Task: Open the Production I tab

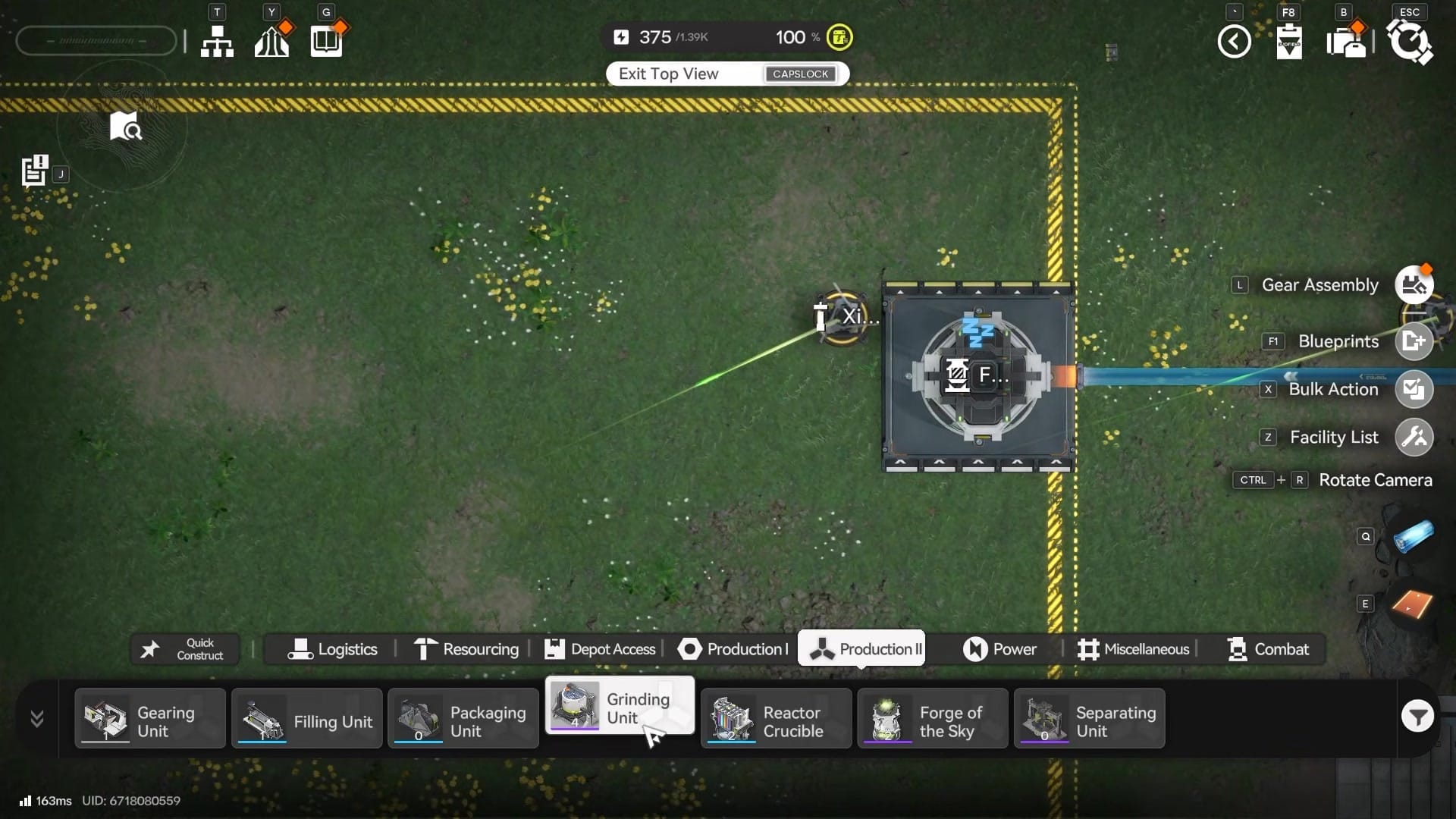Action: [x=733, y=649]
